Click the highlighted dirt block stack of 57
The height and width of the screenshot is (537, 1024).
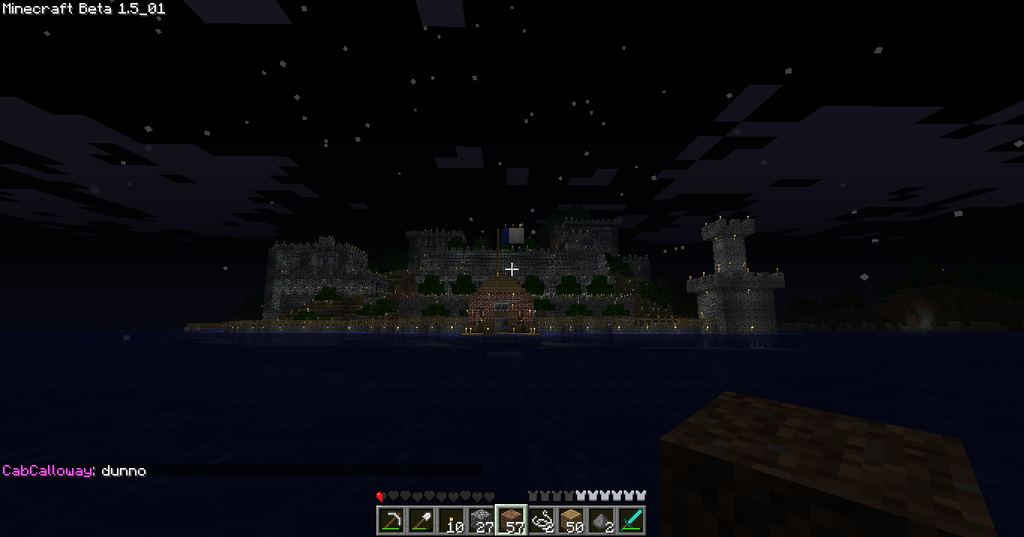(511, 520)
